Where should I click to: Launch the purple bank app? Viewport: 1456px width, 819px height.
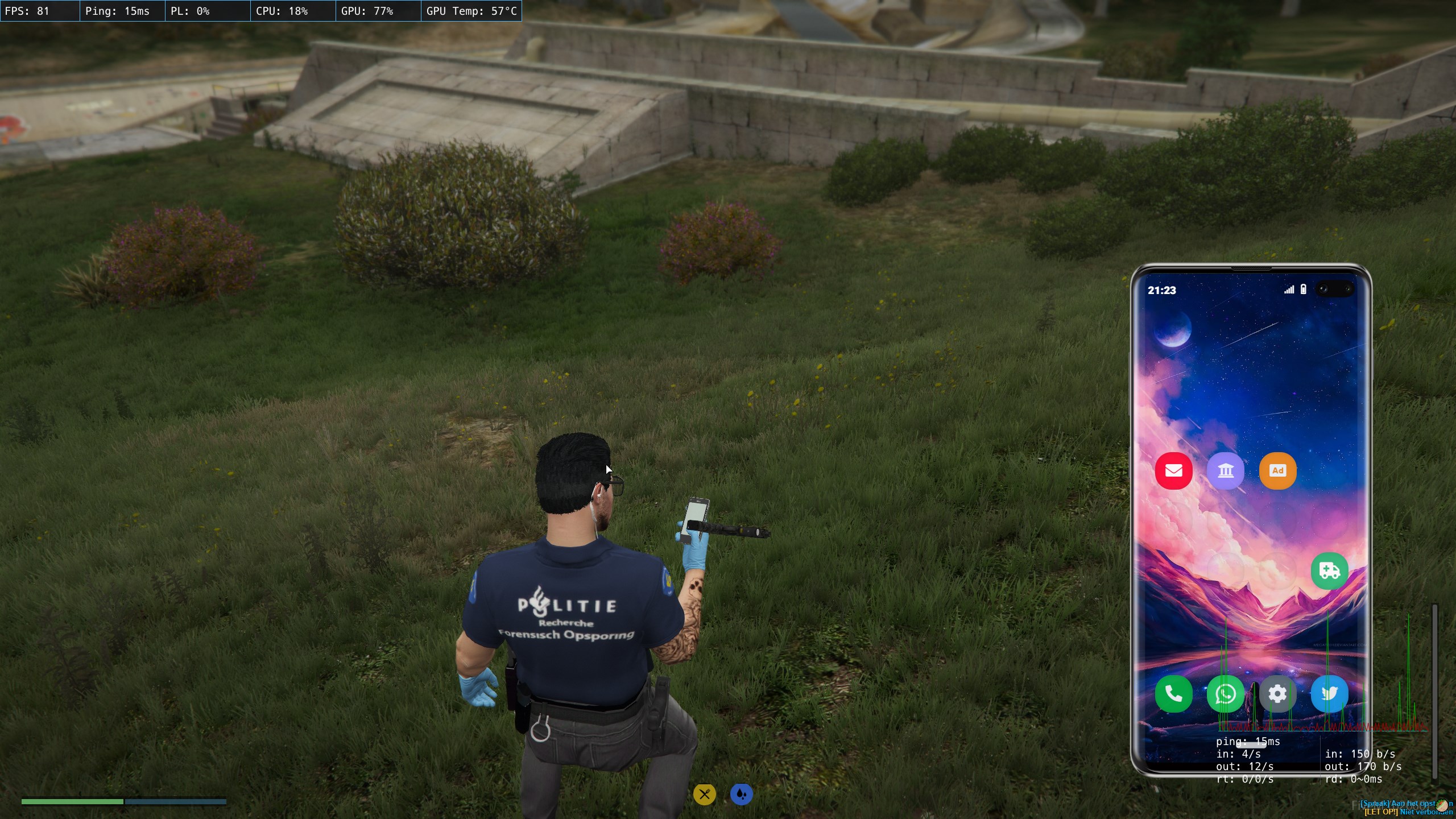tap(1226, 471)
